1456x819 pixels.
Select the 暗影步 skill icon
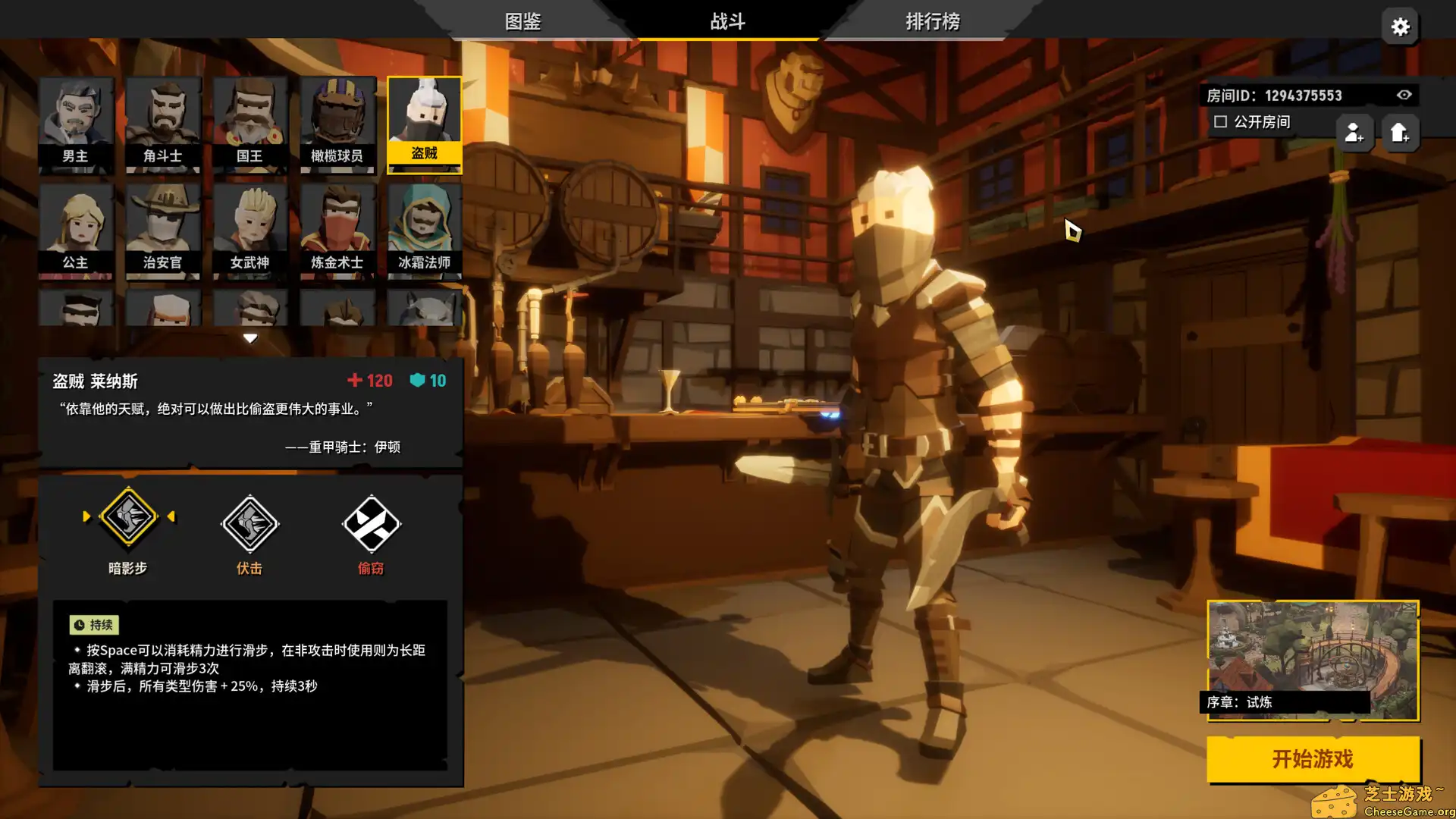[x=129, y=516]
